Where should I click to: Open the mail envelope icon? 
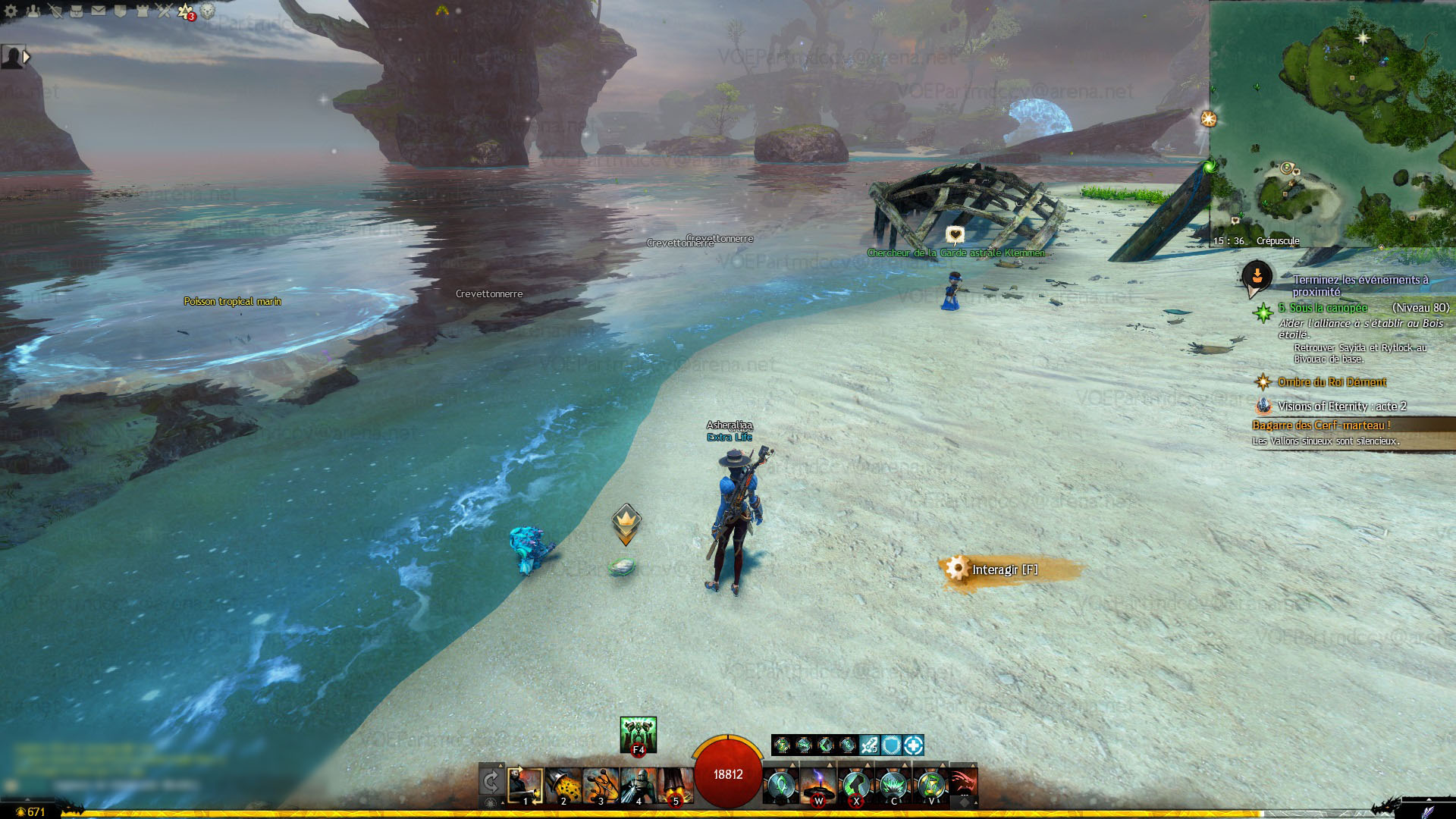tap(99, 11)
